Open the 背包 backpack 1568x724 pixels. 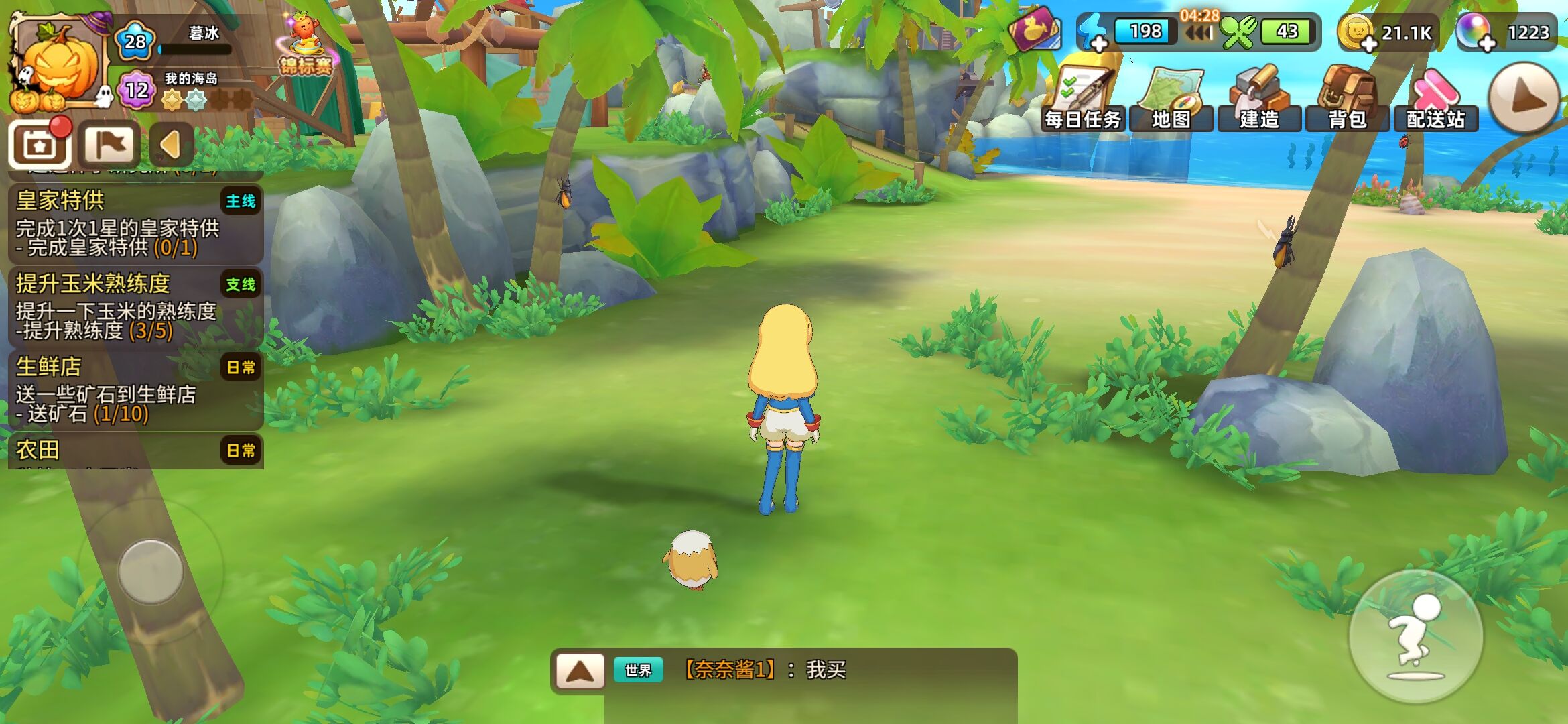point(1347,99)
